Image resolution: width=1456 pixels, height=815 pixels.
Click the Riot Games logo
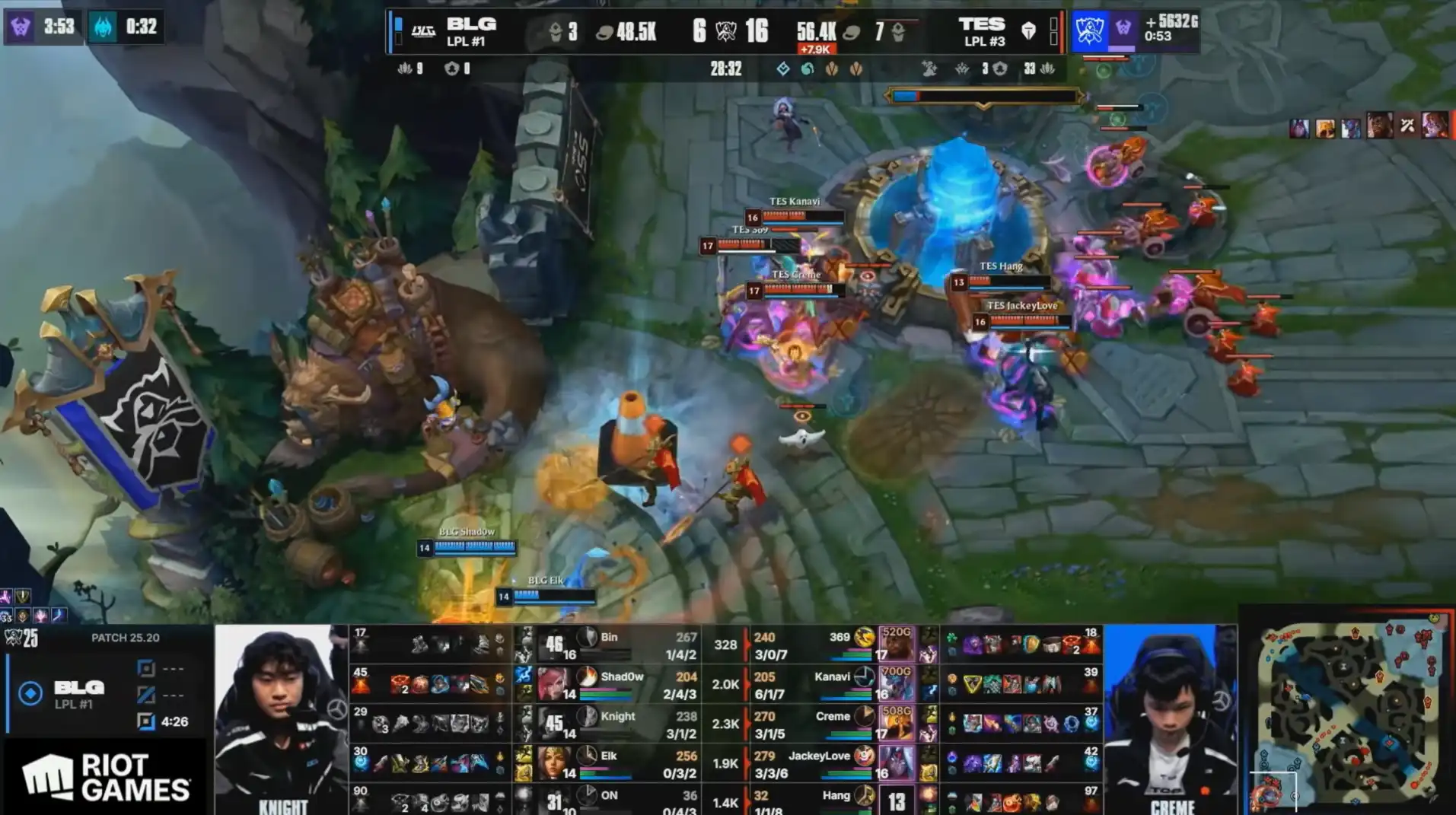click(x=107, y=777)
